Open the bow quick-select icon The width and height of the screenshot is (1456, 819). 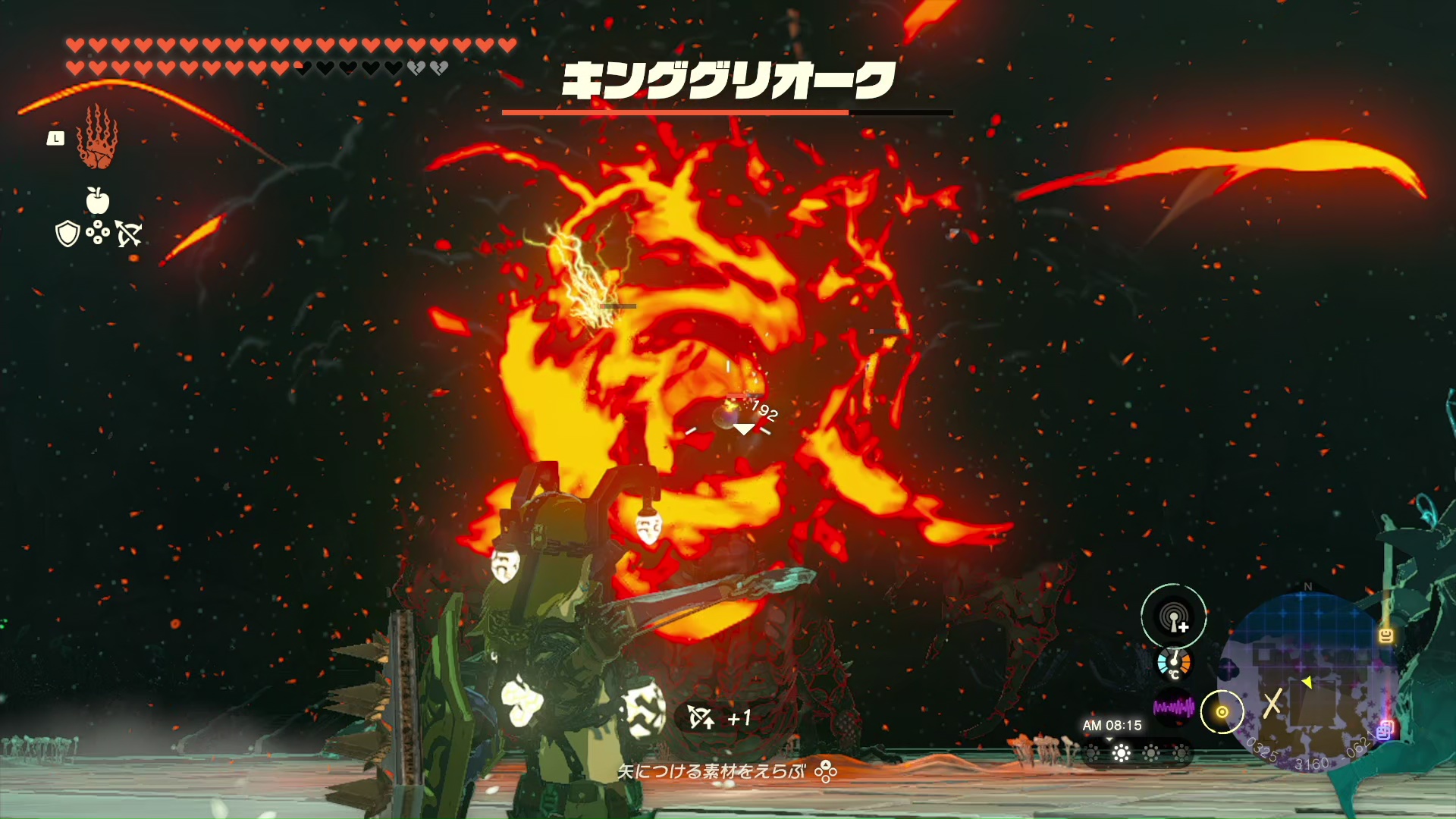pos(129,234)
